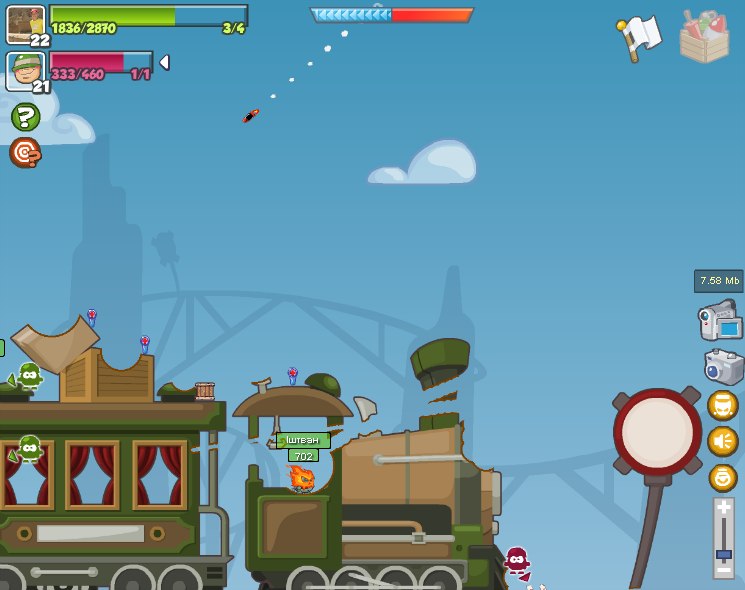Open the green question mark help button

click(25, 117)
